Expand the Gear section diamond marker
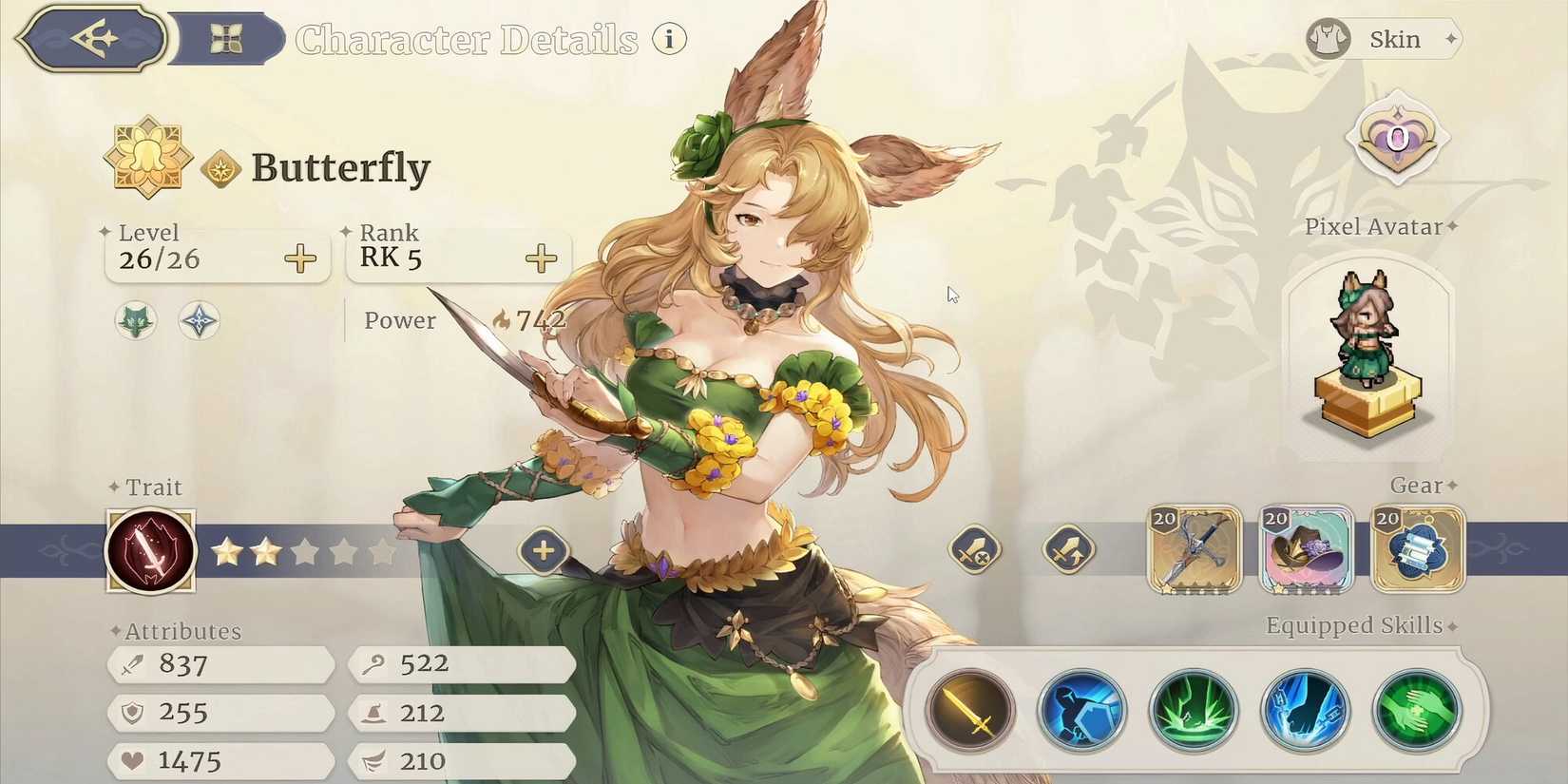 [x=1451, y=486]
